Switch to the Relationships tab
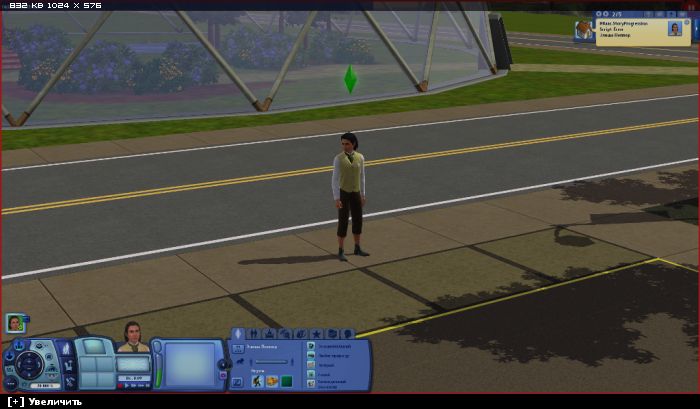This screenshot has width=700, height=409. point(254,333)
